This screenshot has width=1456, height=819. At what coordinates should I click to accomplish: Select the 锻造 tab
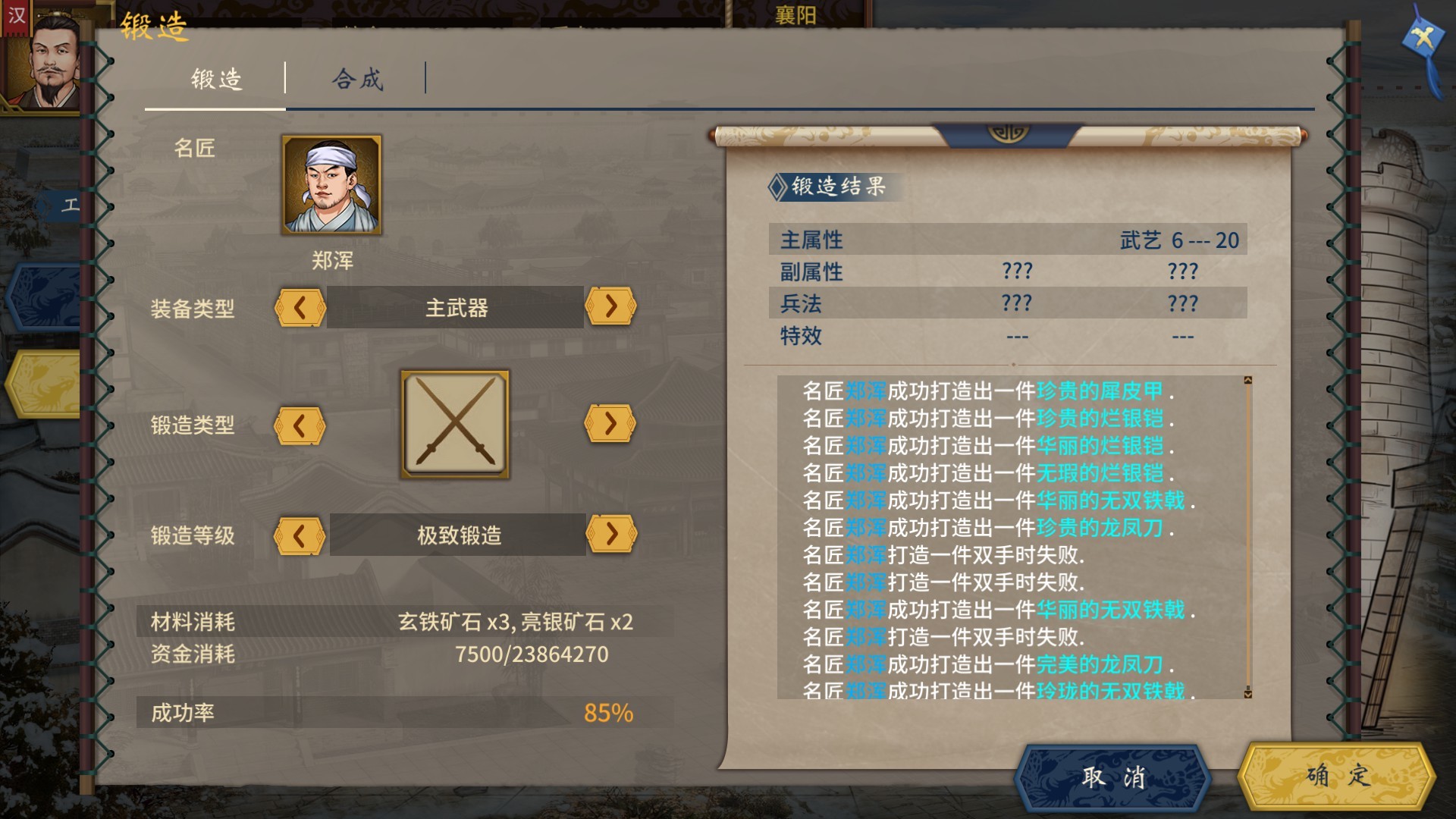pyautogui.click(x=215, y=77)
